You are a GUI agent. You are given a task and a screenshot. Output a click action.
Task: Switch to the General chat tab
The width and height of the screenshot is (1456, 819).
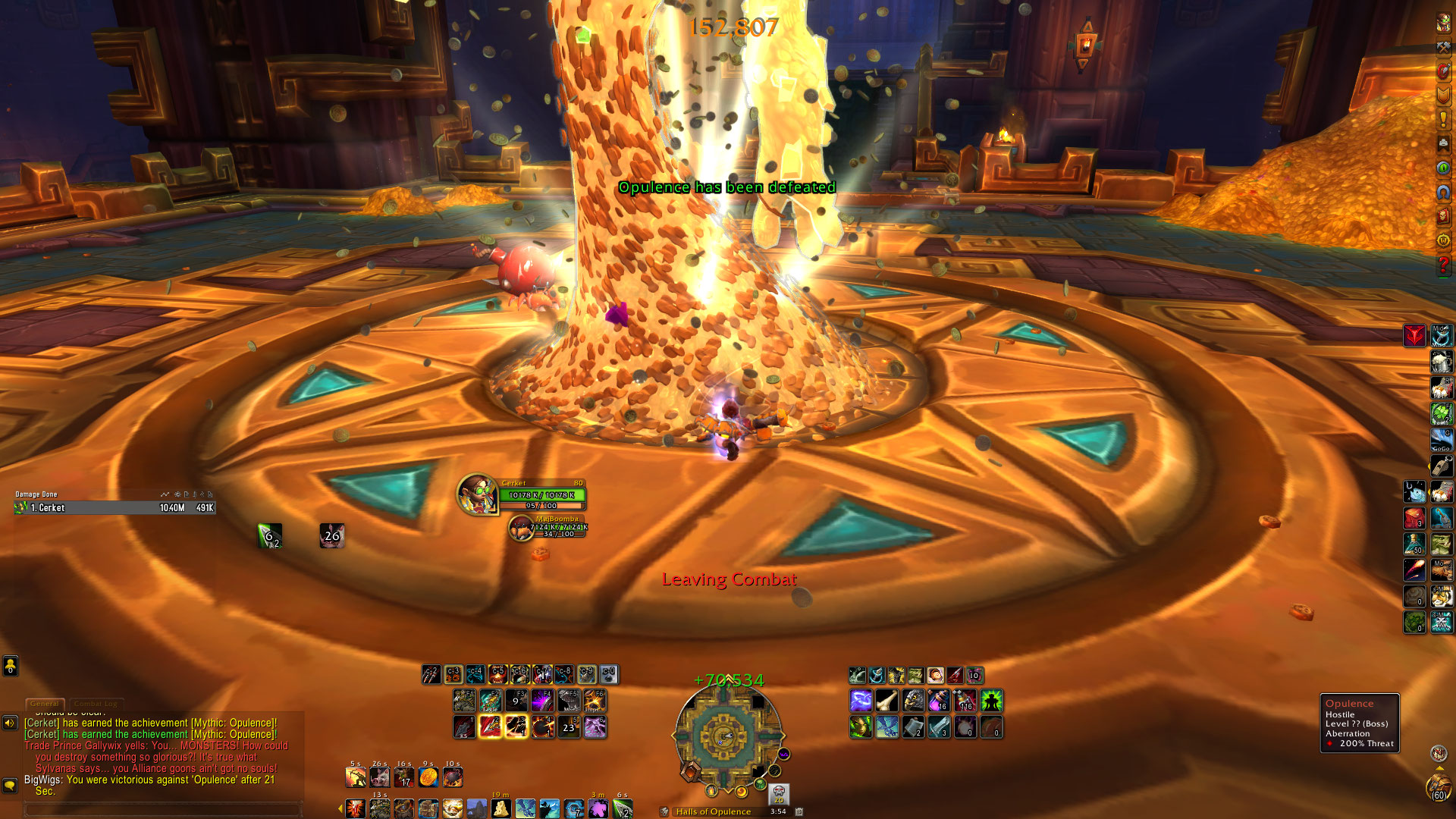pos(45,704)
